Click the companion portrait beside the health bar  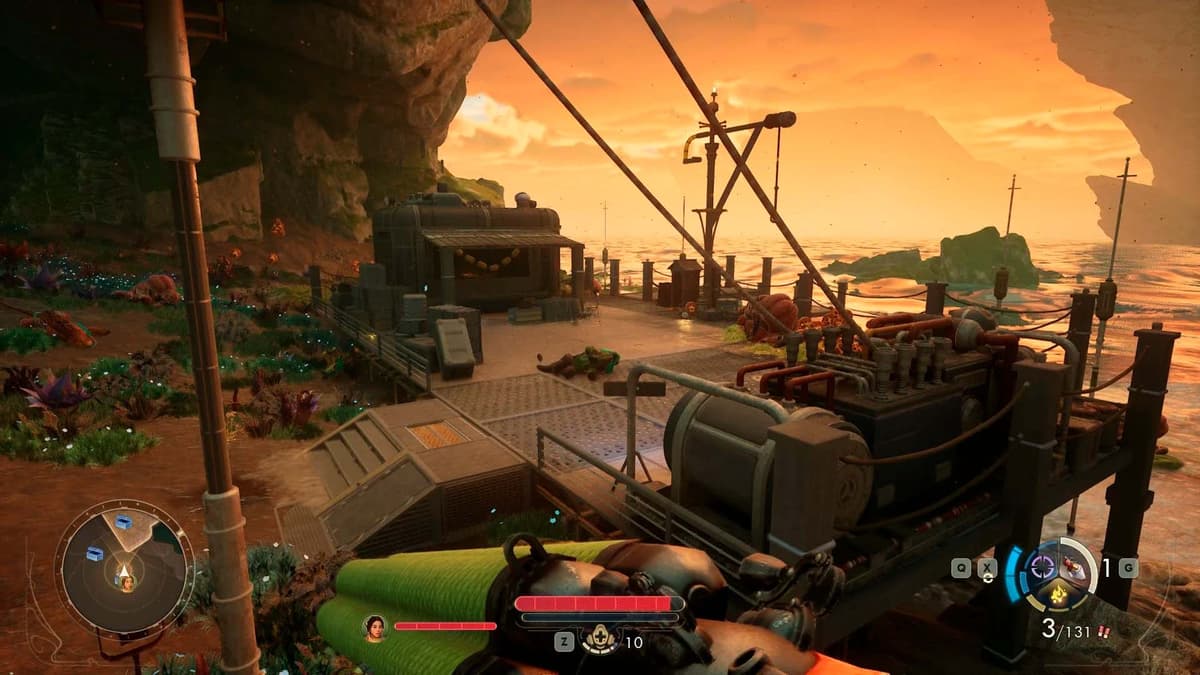(376, 626)
